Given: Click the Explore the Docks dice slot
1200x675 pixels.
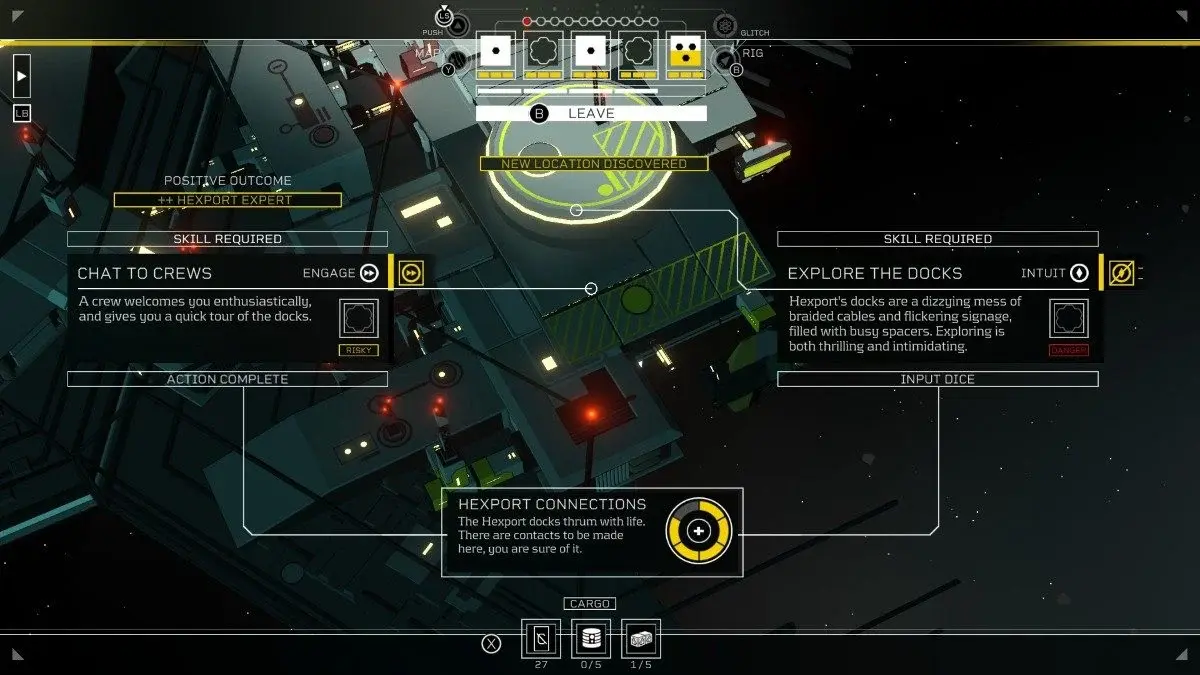Looking at the screenshot, I should (x=1068, y=319).
